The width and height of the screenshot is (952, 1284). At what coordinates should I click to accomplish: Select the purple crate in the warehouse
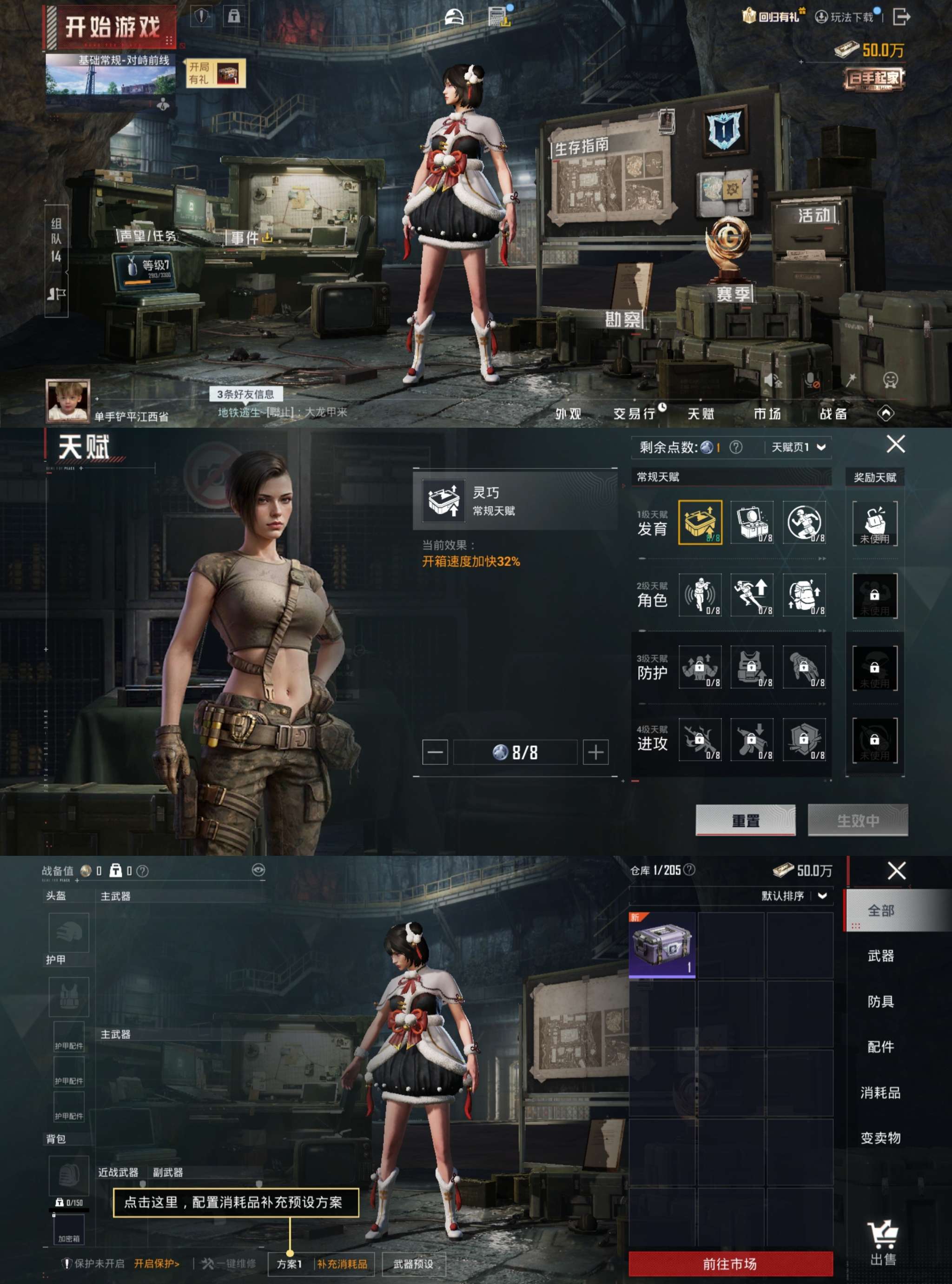(662, 945)
